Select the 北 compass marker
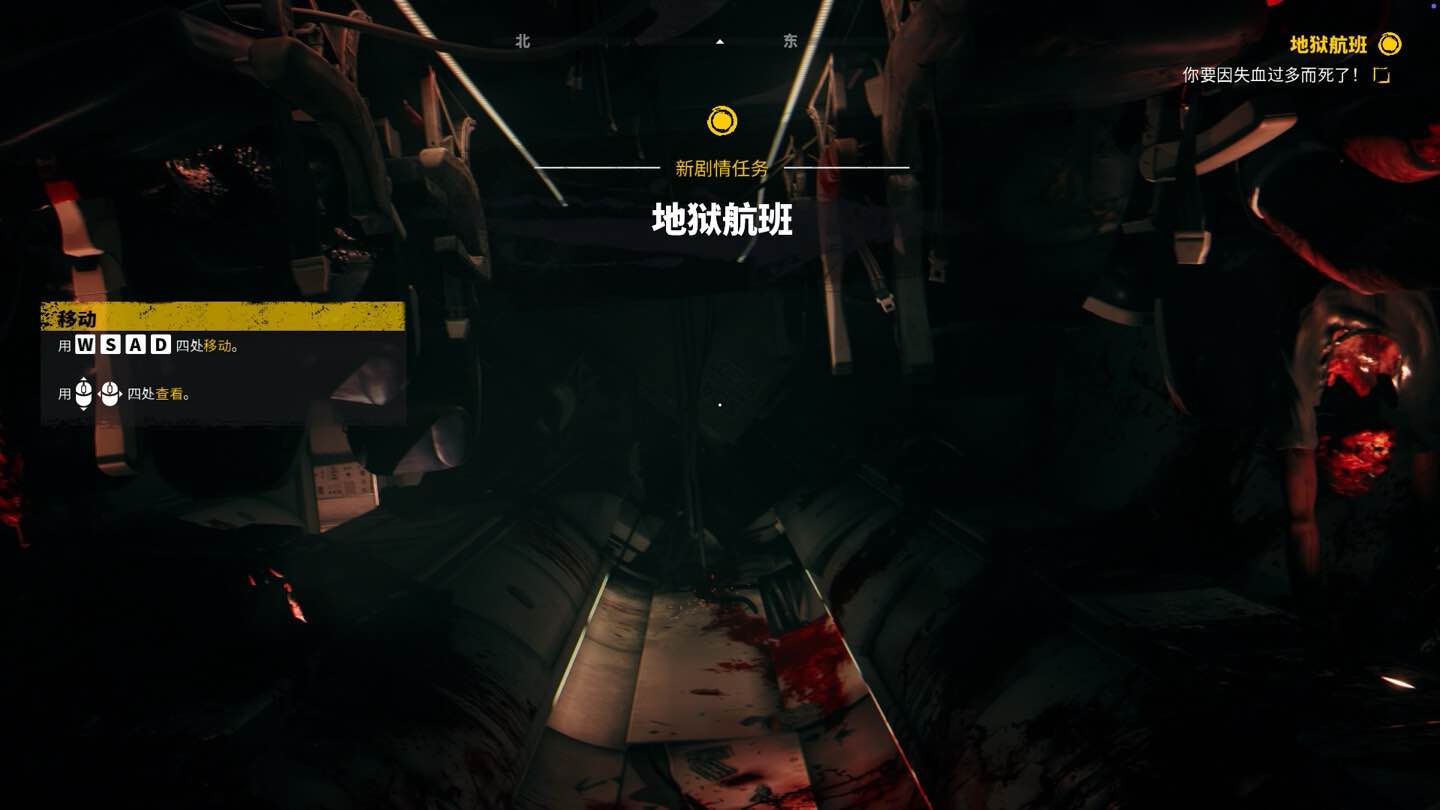Screen dimensions: 1440x810 (521, 41)
